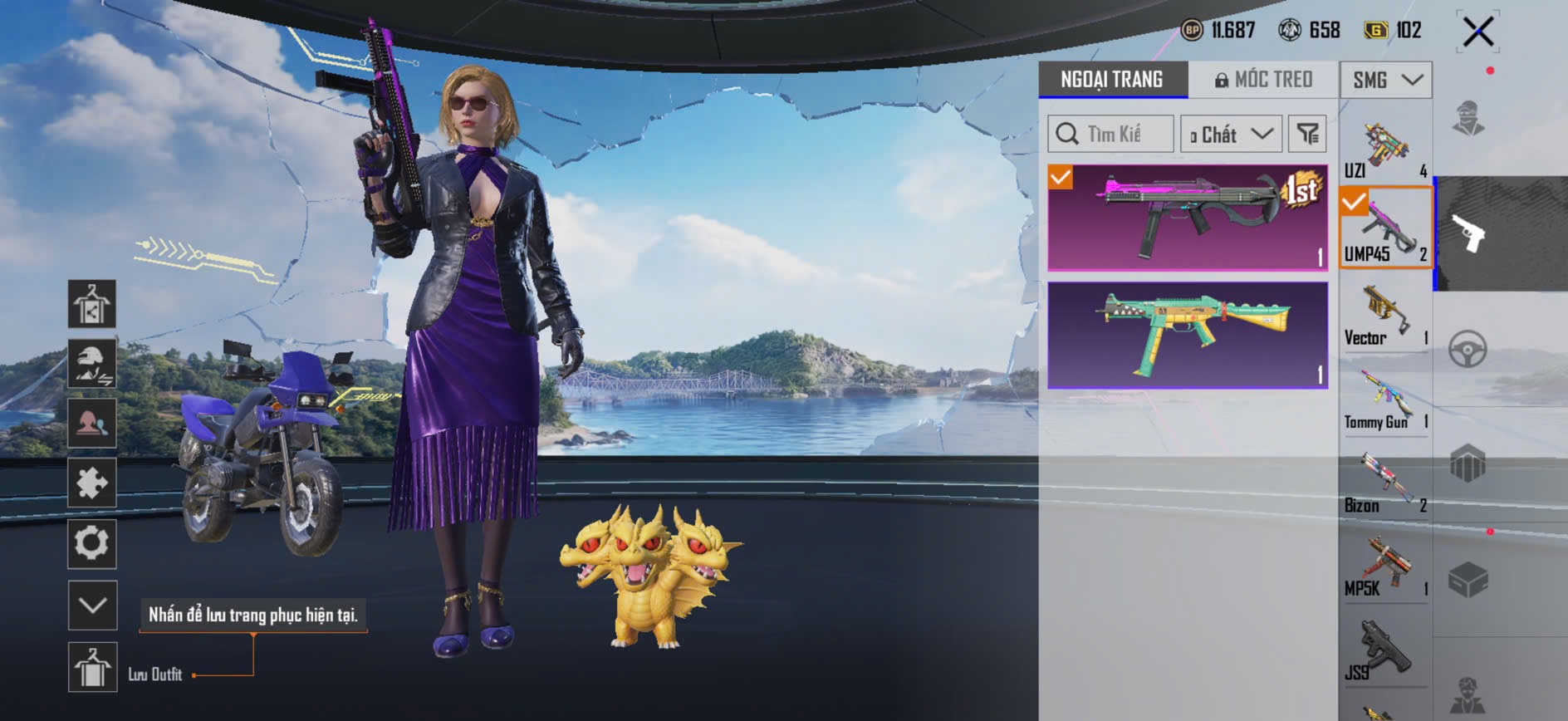Open the gear settings icon

(92, 543)
